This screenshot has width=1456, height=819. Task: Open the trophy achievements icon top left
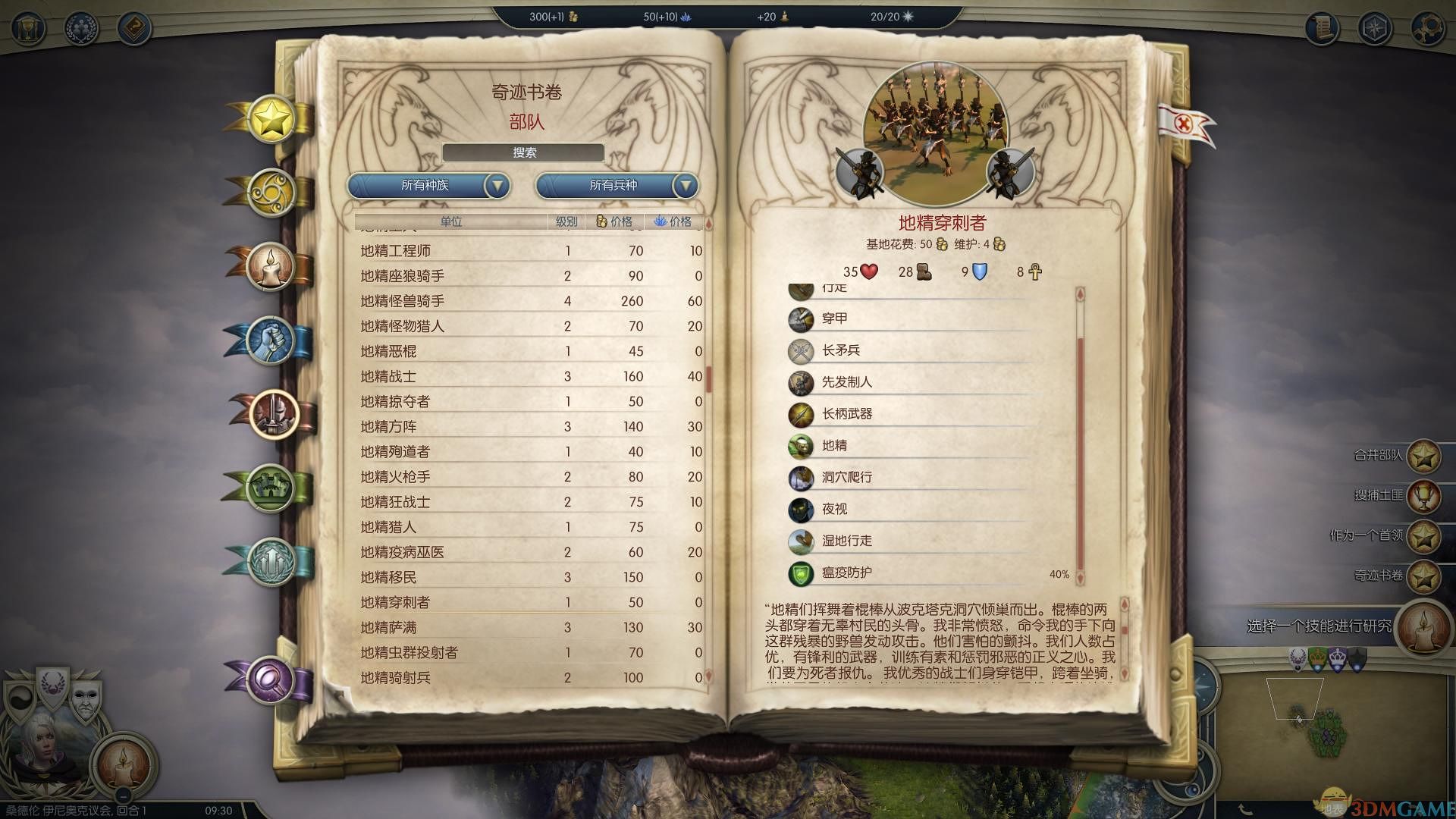tap(28, 29)
